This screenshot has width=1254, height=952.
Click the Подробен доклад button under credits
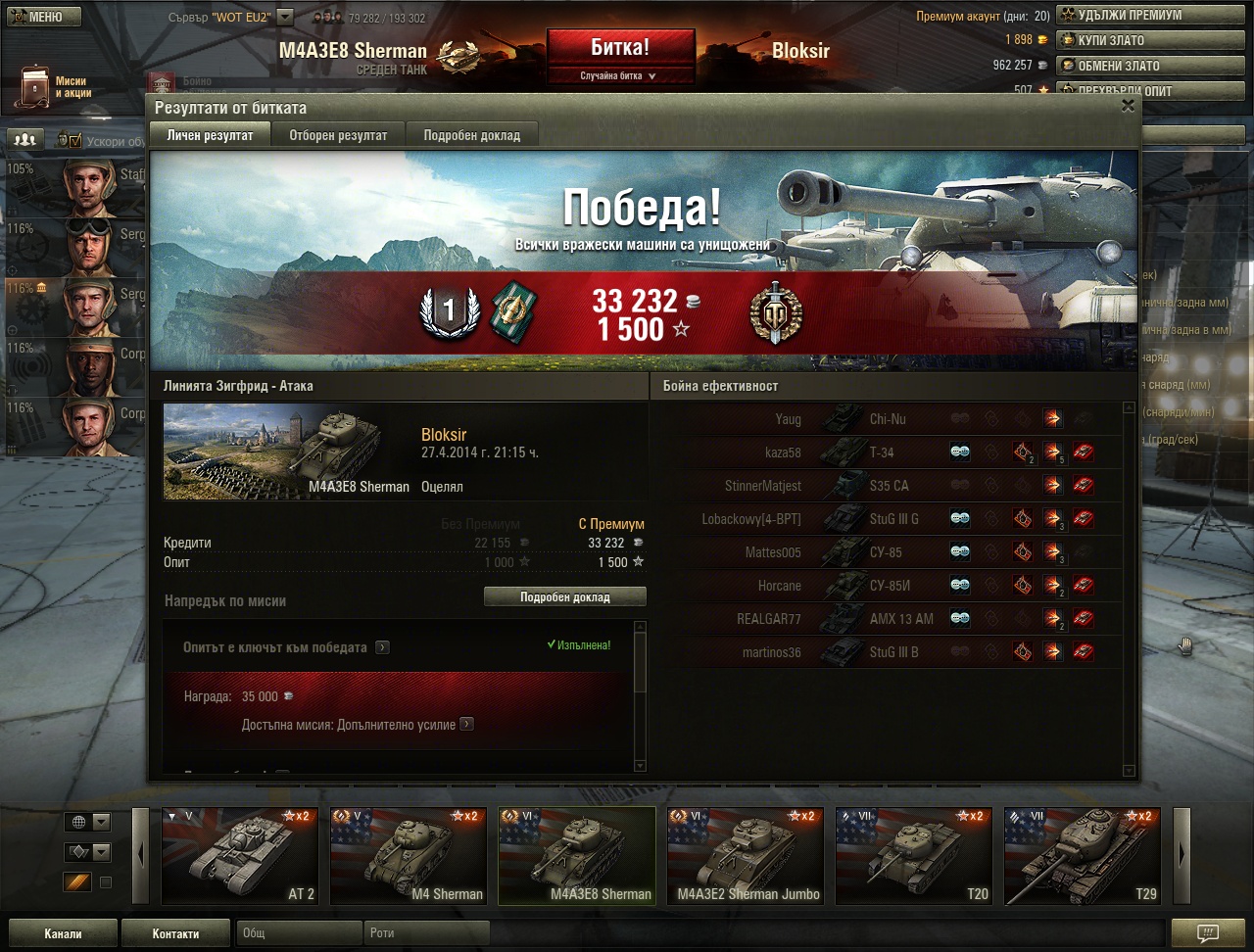coord(564,596)
